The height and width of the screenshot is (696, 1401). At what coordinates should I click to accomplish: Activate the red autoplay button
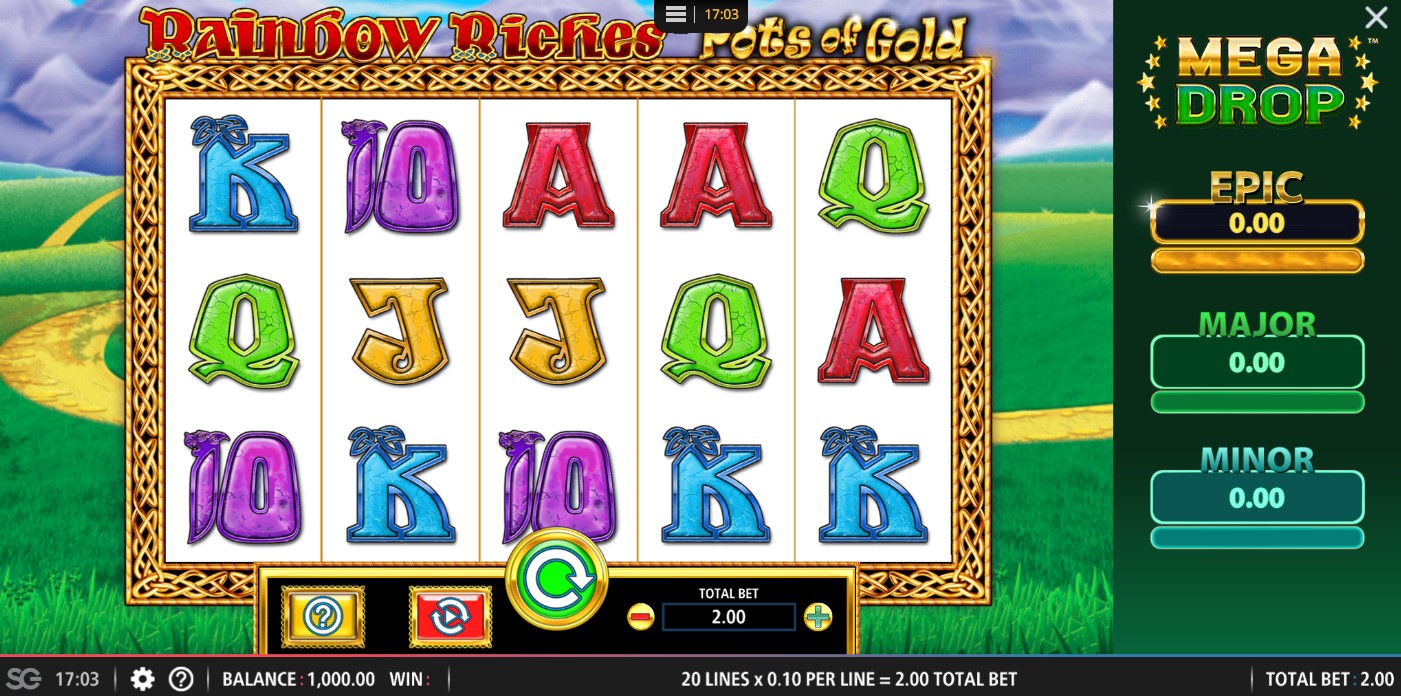point(450,616)
